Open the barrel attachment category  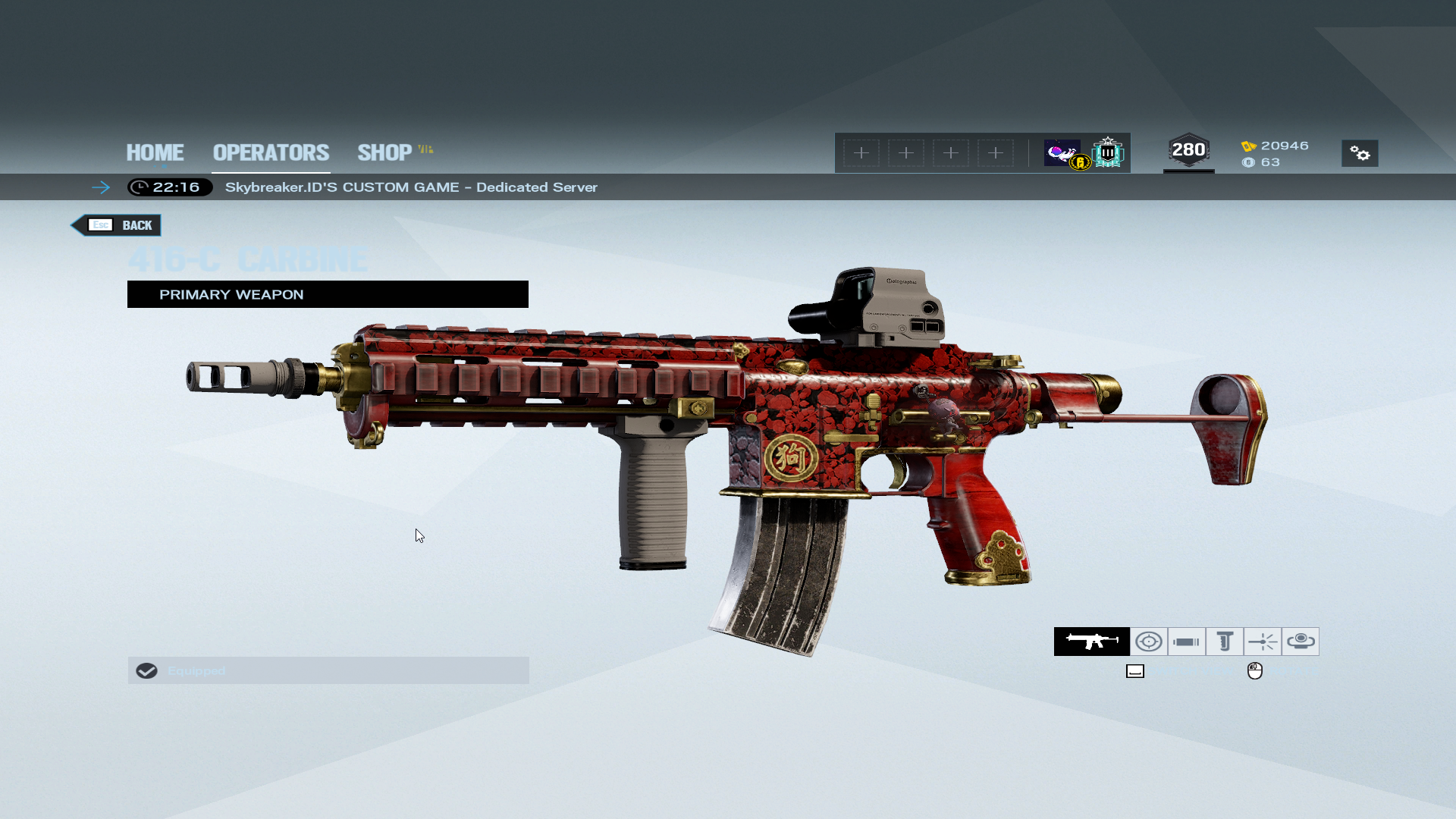click(1186, 642)
